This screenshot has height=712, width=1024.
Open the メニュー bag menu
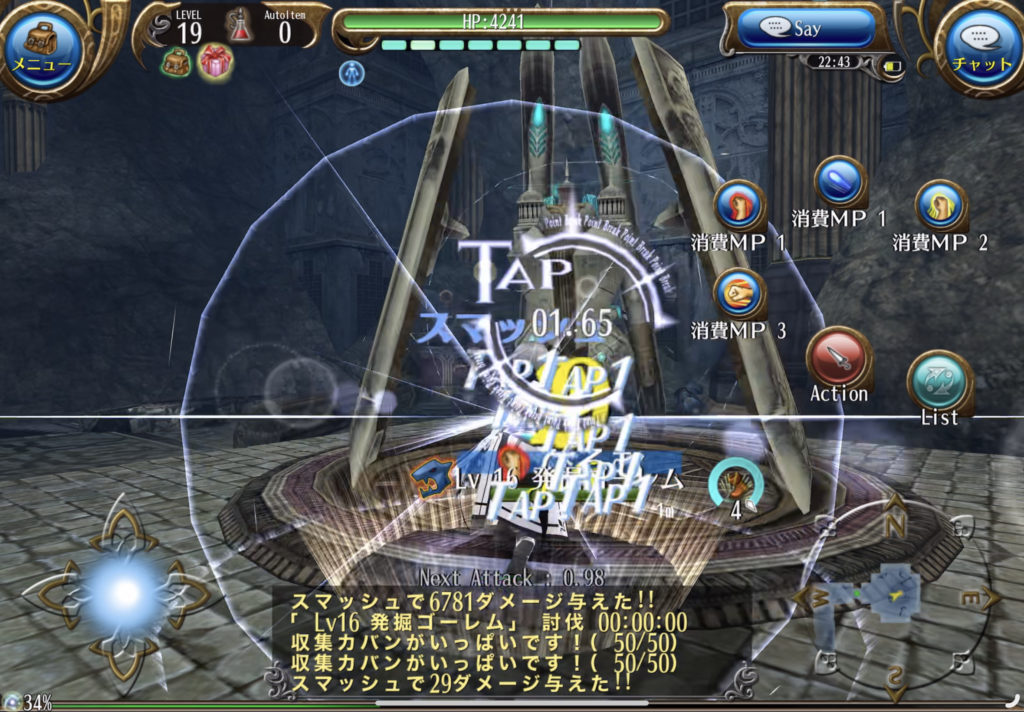click(x=41, y=47)
